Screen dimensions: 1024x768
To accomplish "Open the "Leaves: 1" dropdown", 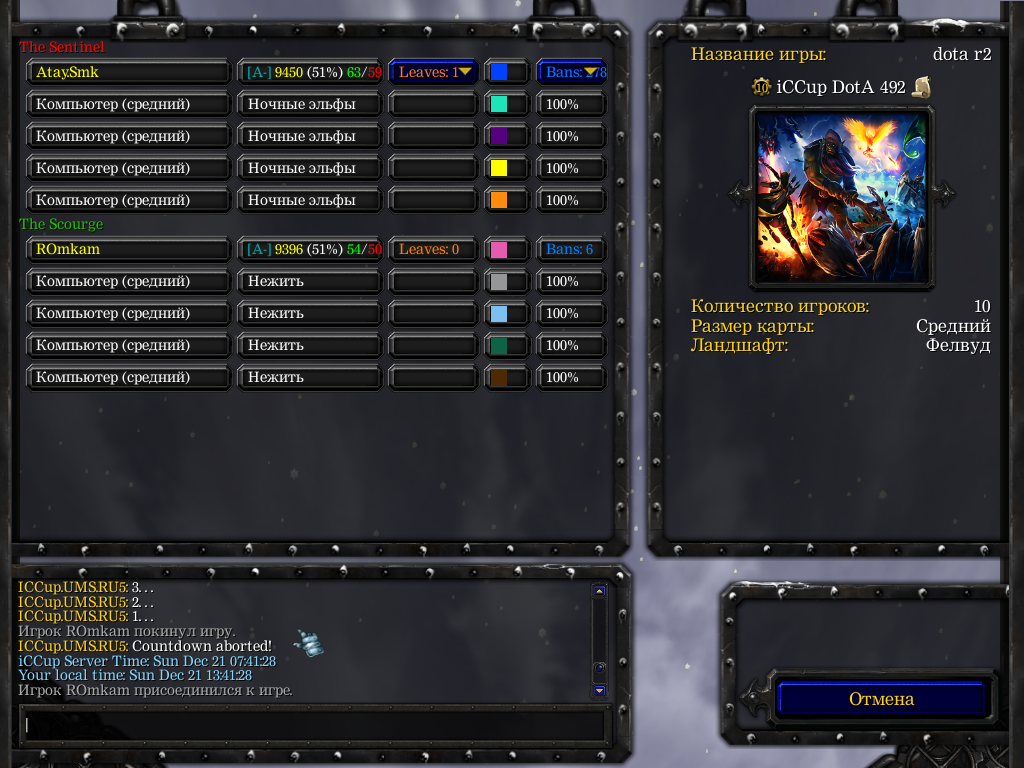I will [433, 72].
